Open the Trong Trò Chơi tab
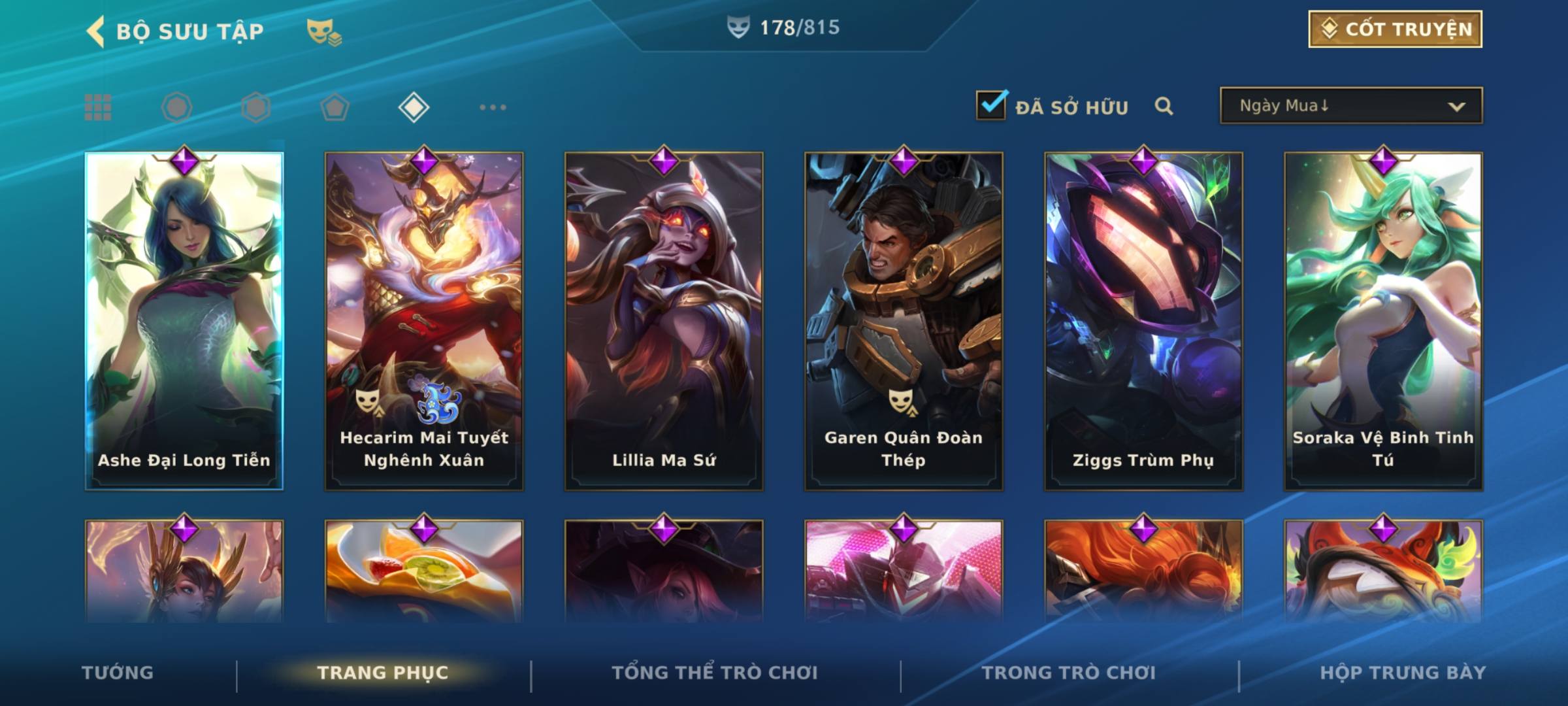1568x706 pixels. [1069, 673]
